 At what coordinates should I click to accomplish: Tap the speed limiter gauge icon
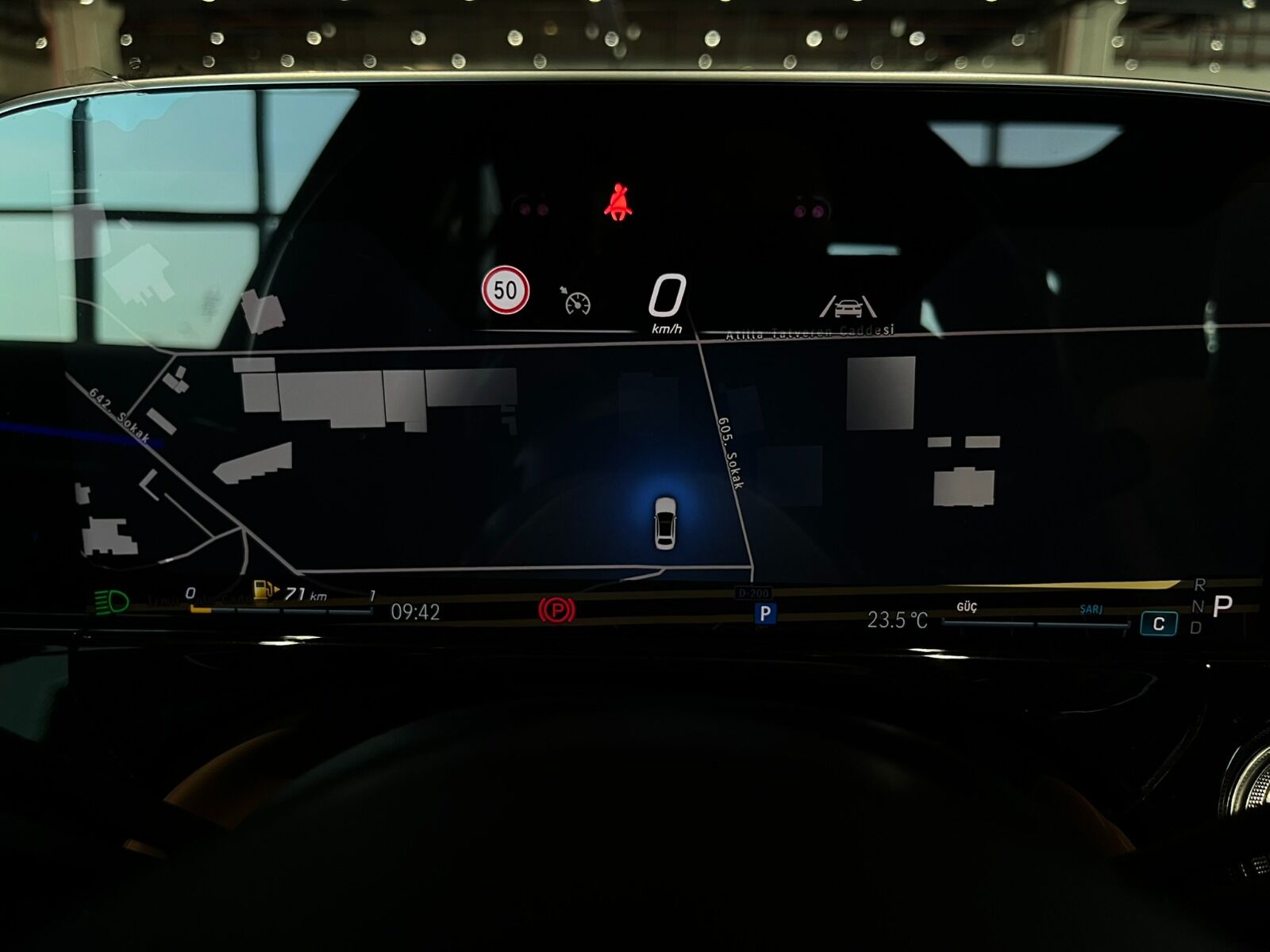point(577,301)
